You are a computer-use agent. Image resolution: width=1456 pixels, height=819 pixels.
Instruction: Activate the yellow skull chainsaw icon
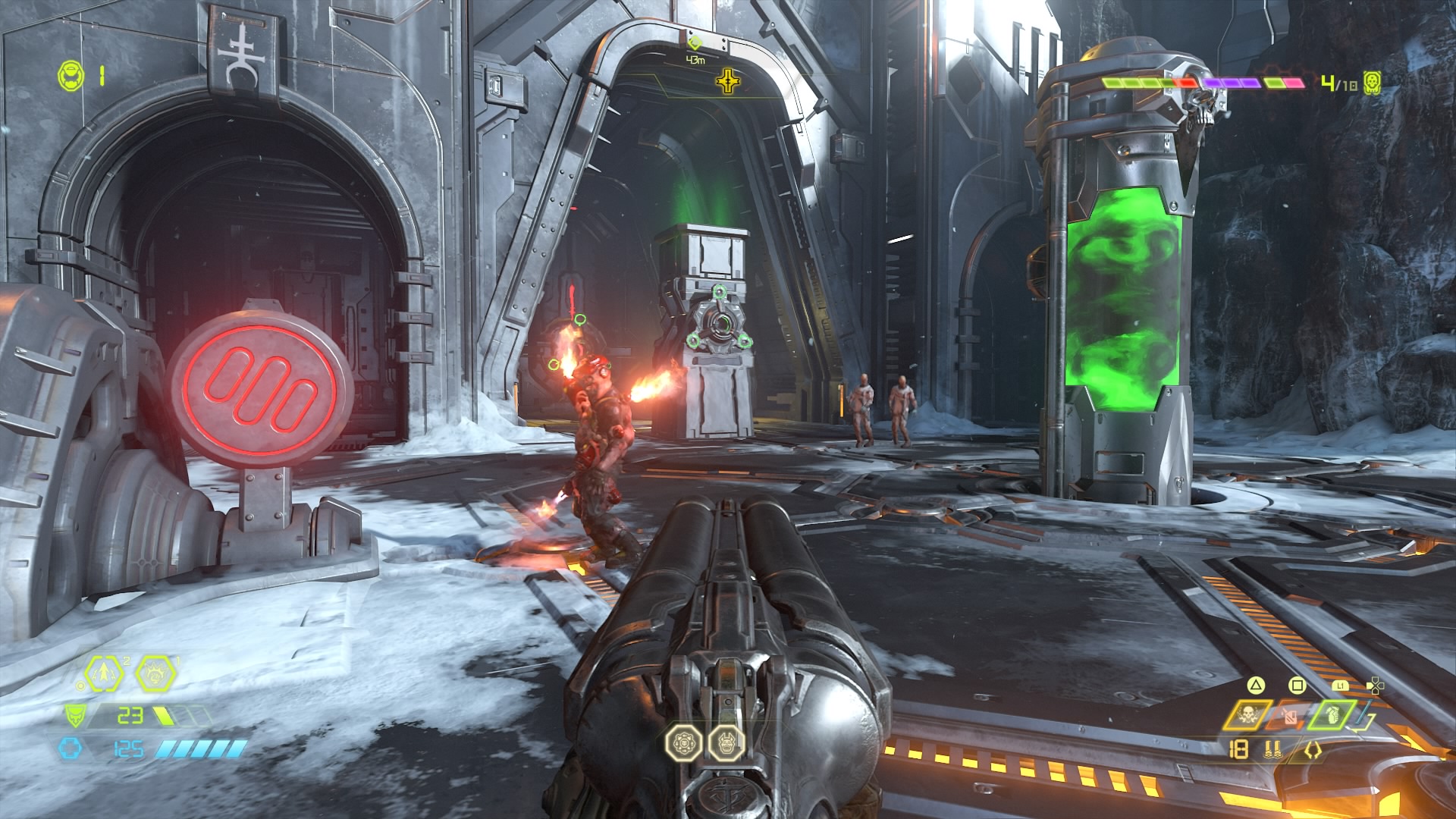(1246, 714)
